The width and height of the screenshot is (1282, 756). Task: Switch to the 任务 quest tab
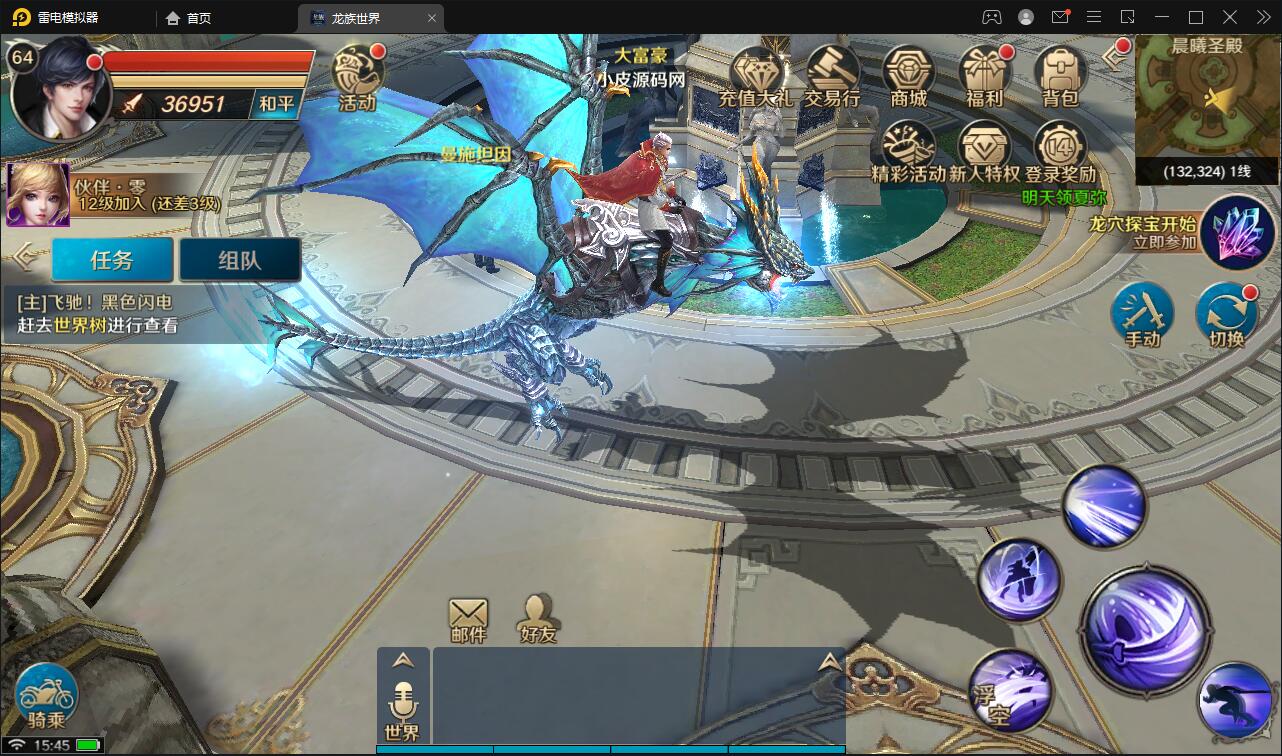[112, 260]
